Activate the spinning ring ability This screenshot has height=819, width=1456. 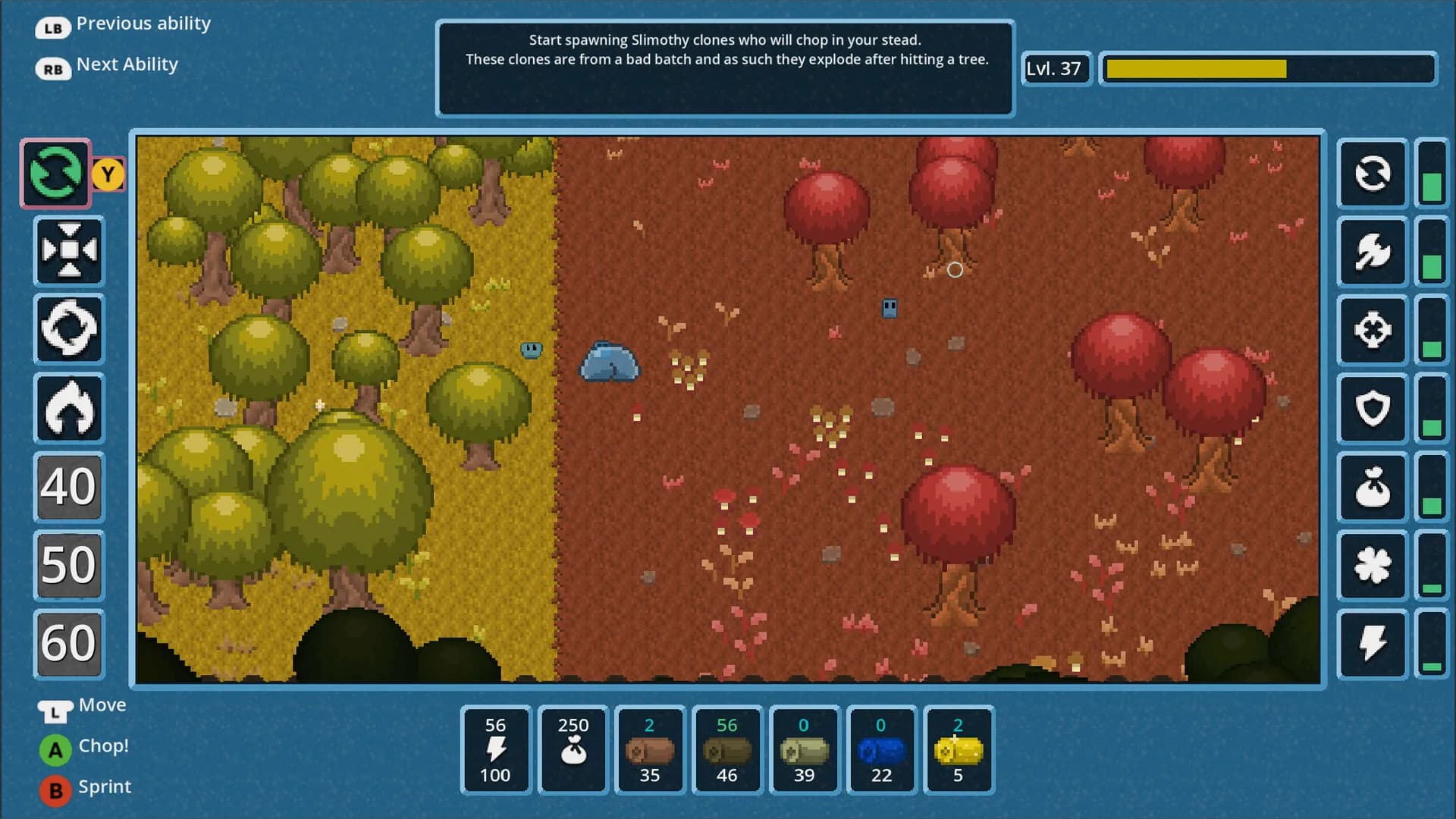coord(69,329)
